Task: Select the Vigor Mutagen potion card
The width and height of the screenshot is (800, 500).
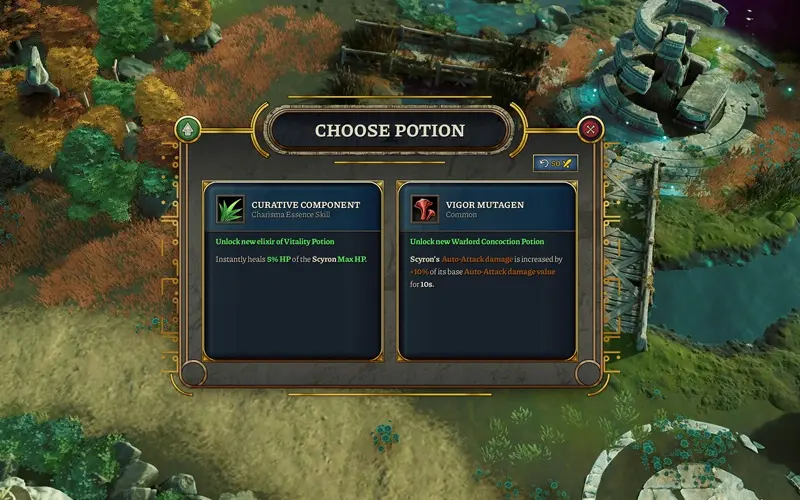Action: (487, 270)
